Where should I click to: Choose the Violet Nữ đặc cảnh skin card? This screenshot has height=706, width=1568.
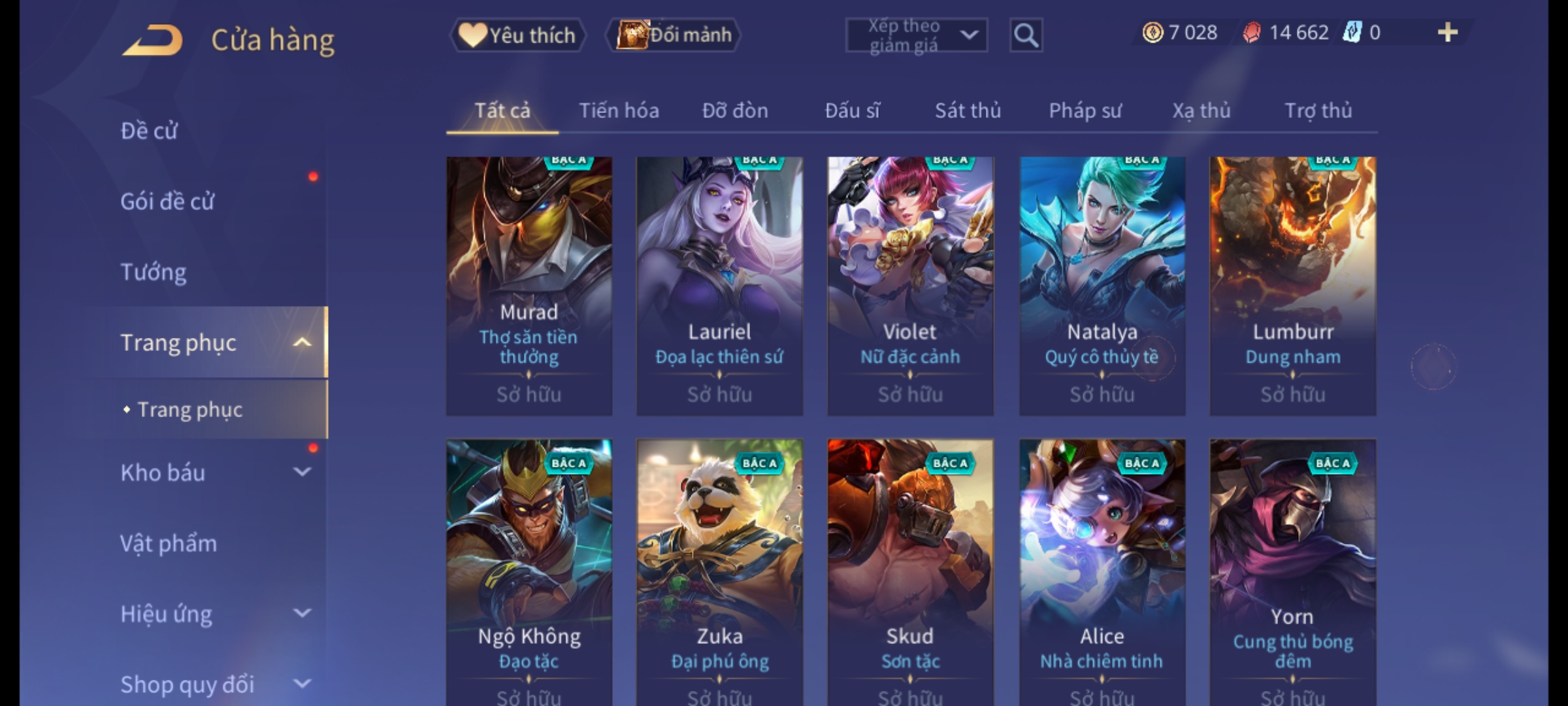point(910,286)
